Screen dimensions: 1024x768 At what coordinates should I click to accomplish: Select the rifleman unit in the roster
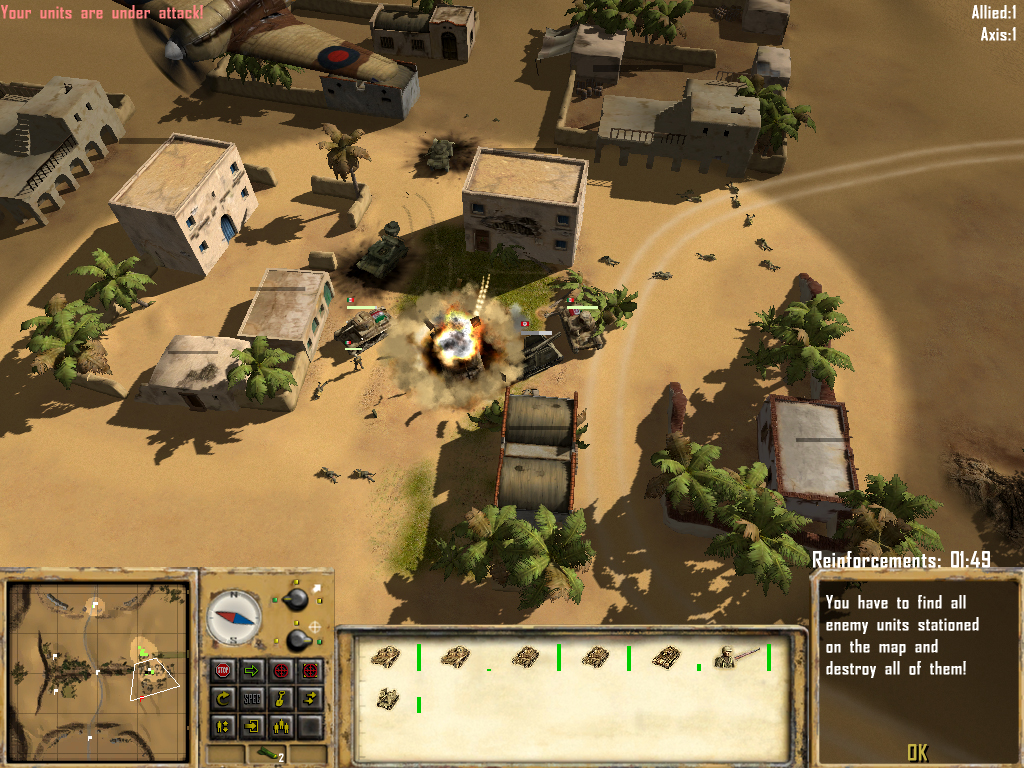(737, 657)
